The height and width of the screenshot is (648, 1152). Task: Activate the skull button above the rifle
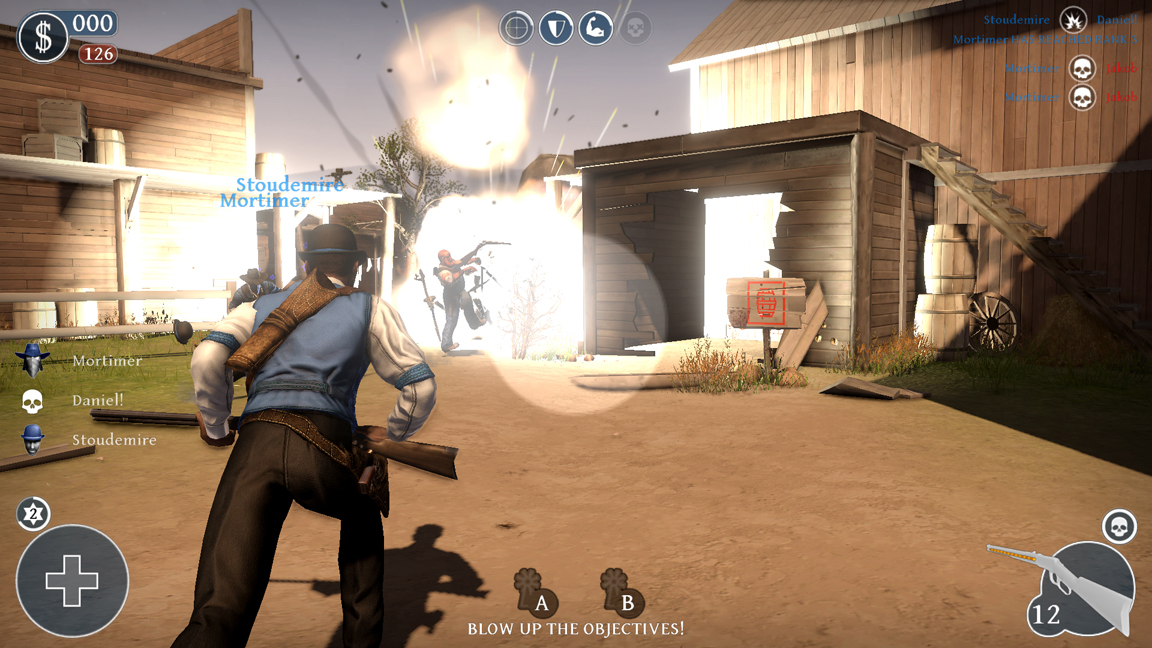1119,526
